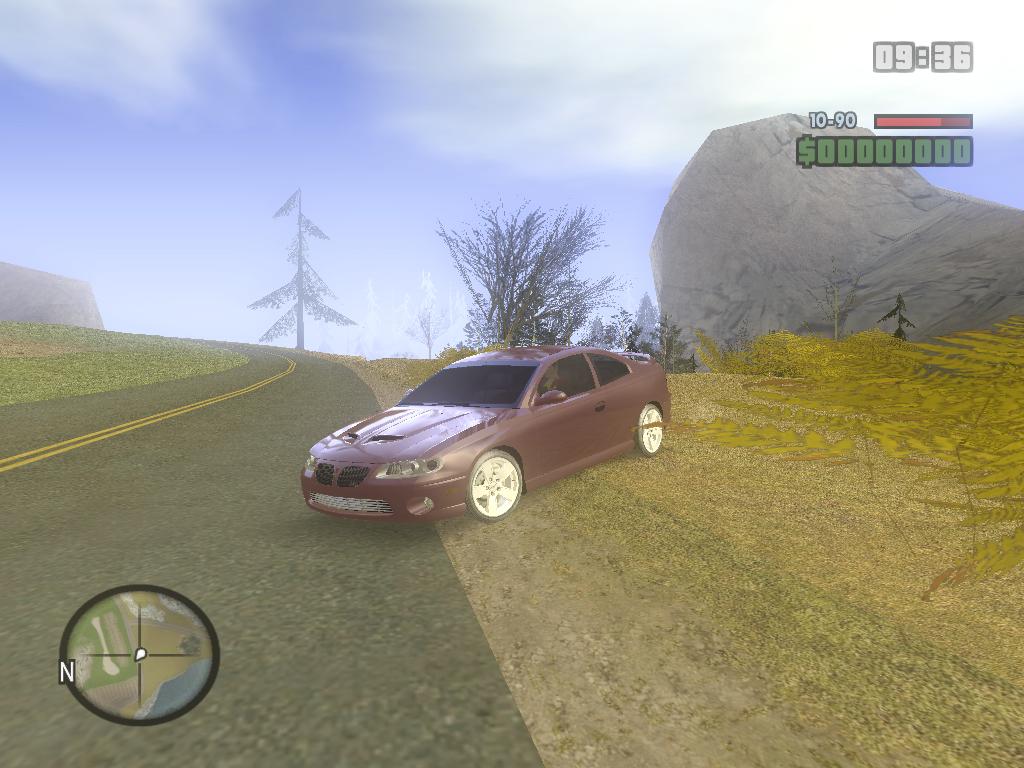Select the north N marker on the radar
The height and width of the screenshot is (768, 1024).
(67, 672)
